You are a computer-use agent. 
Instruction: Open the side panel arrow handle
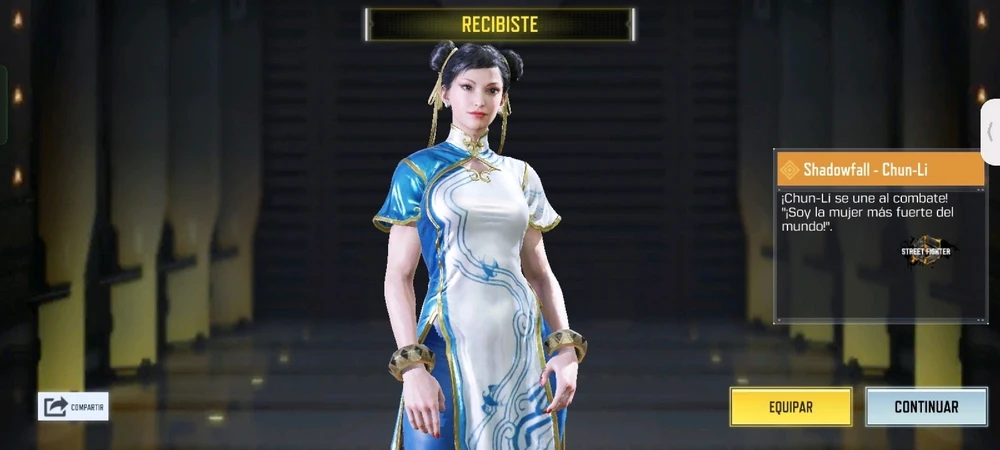tap(989, 132)
